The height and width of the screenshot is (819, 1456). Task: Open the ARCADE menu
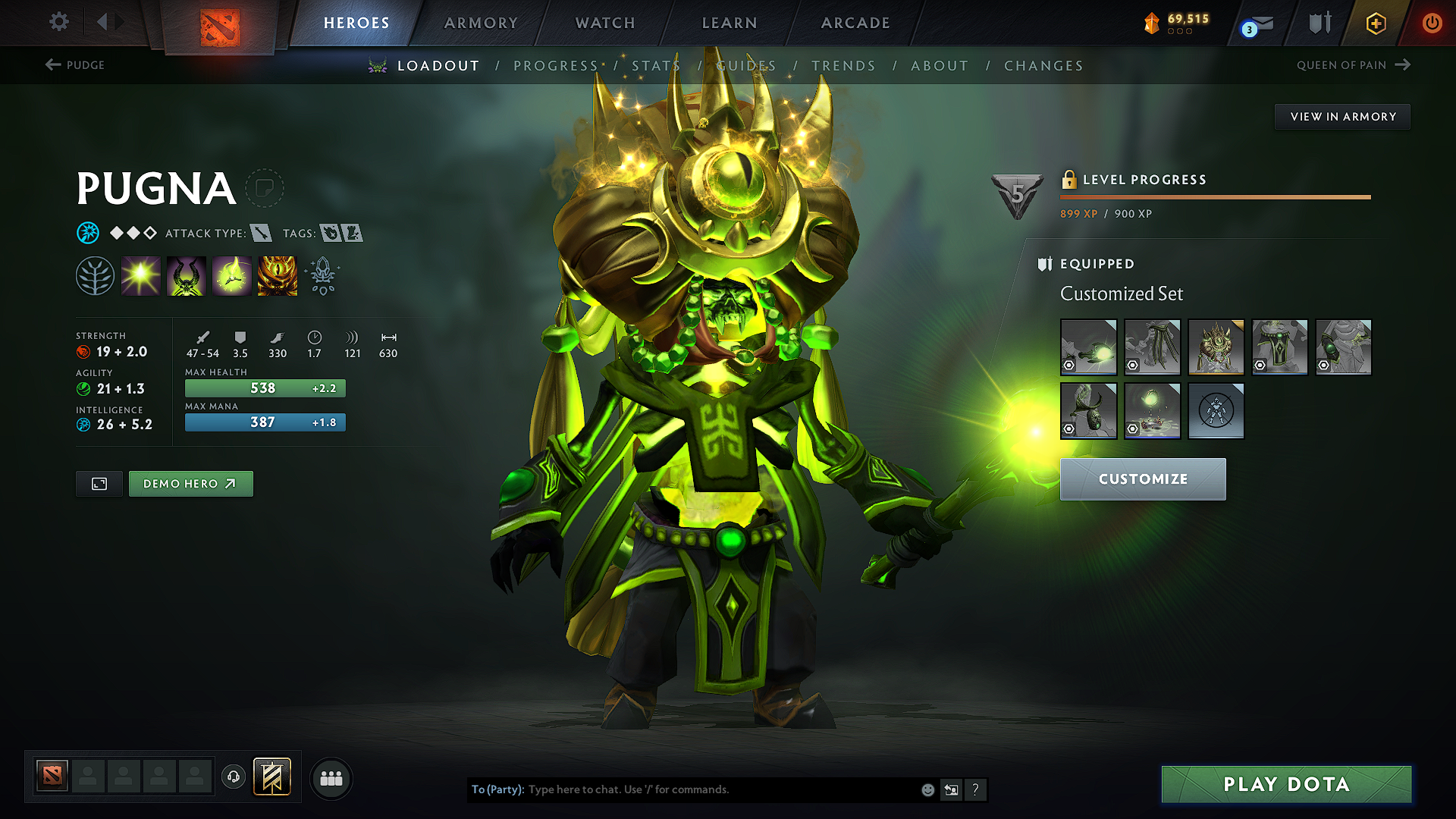point(855,23)
